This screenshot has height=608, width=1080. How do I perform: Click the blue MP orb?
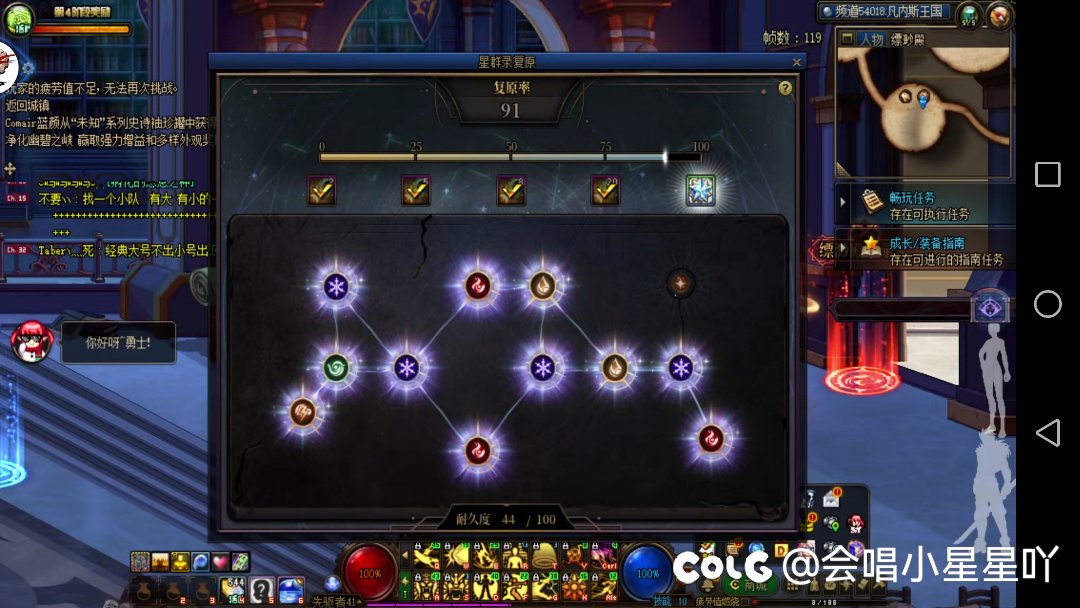[648, 573]
